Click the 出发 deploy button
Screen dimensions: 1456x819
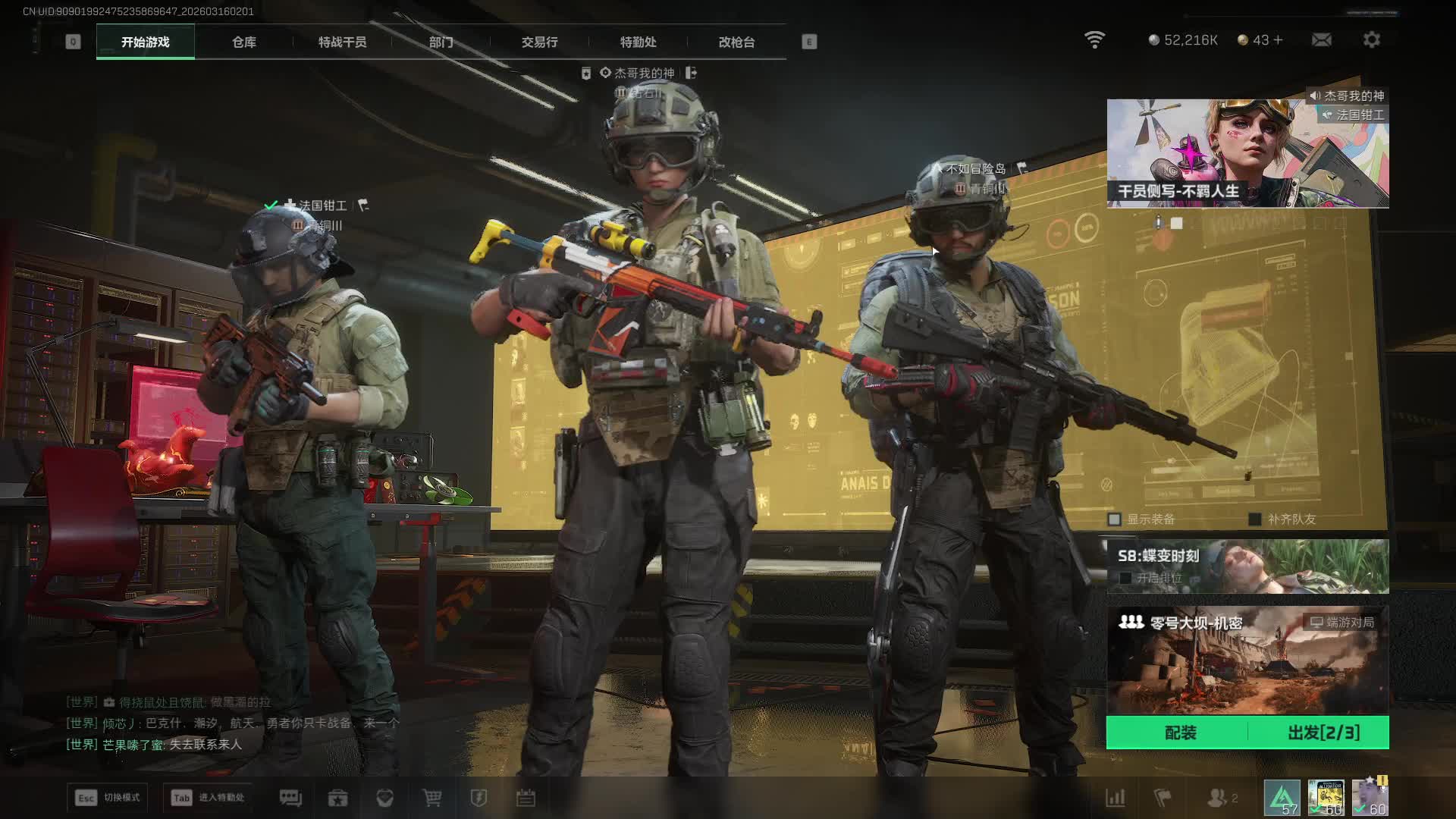click(x=1323, y=733)
